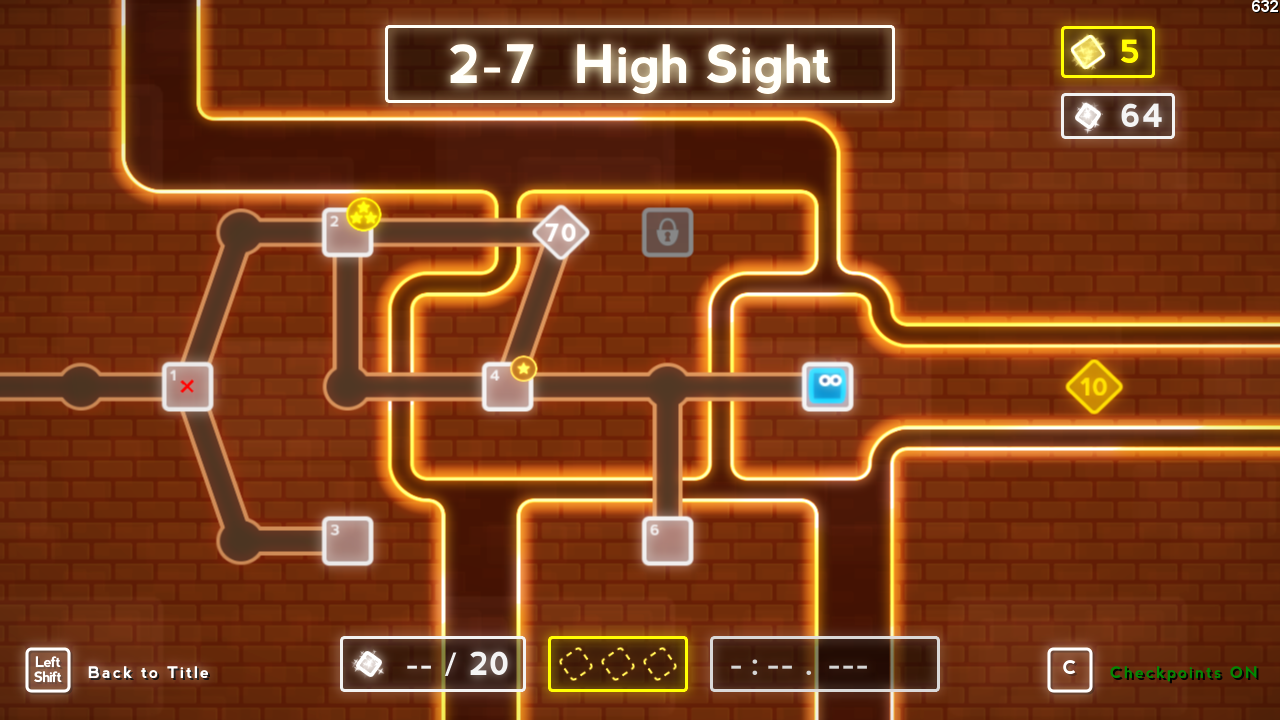
Task: Click the 70-shard gate diamond marker
Action: [561, 232]
